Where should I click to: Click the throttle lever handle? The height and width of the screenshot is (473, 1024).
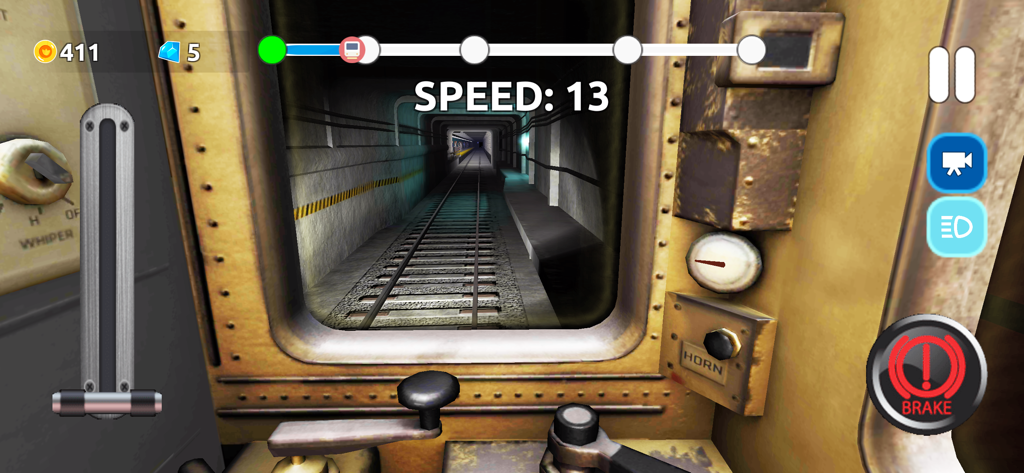(107, 402)
